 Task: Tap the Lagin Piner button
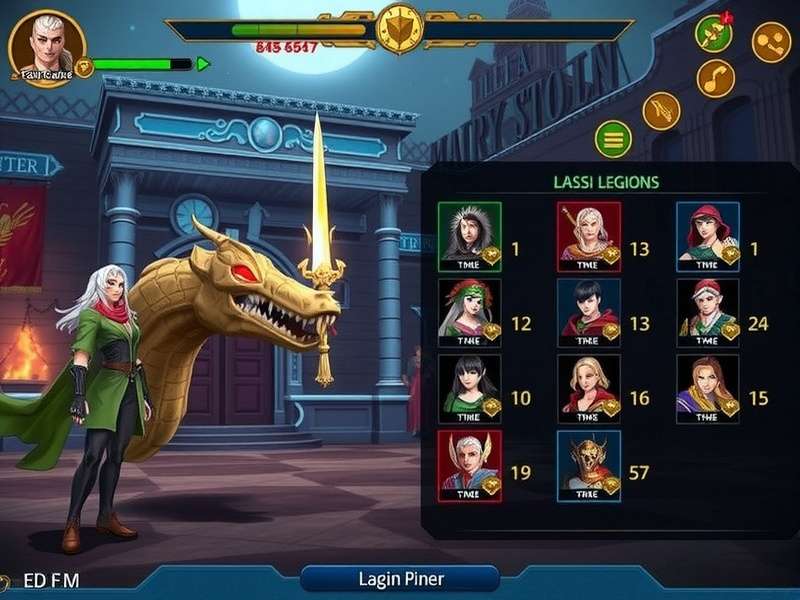[400, 578]
